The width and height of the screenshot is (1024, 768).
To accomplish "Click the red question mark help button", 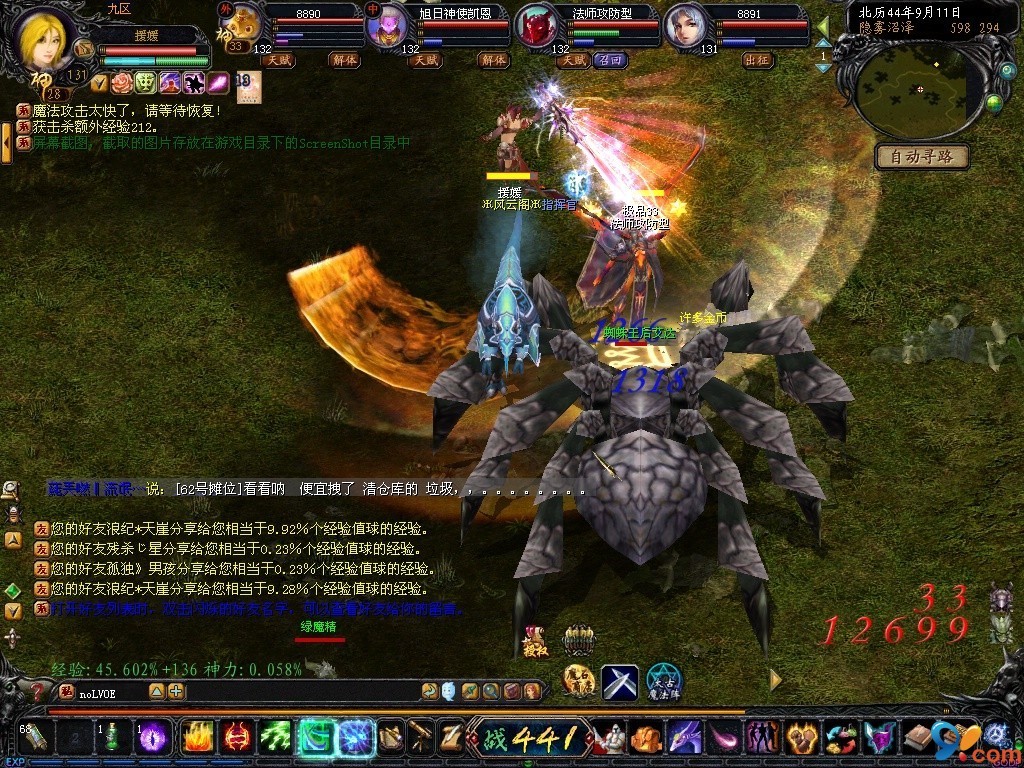I will (x=37, y=690).
